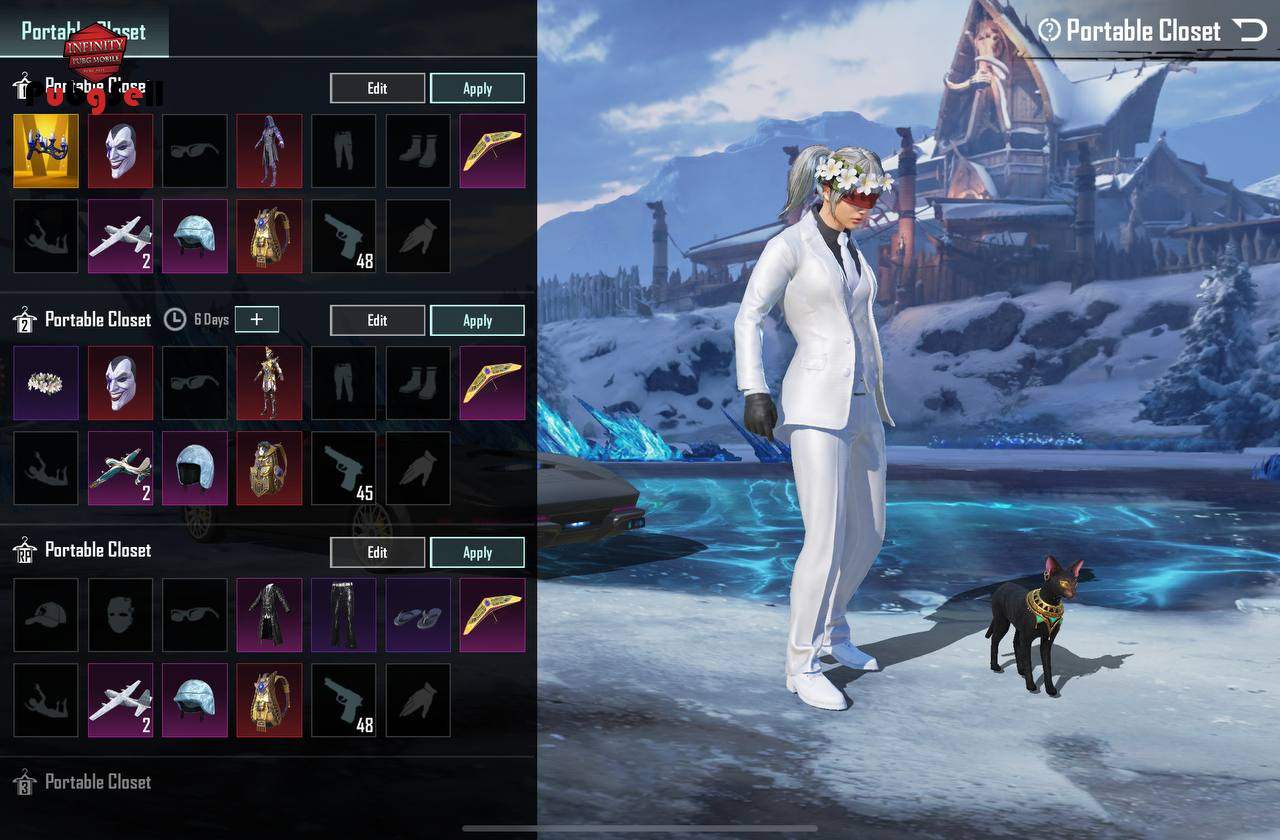Open the pistol slot showing 45
This screenshot has height=840, width=1280.
[x=344, y=468]
